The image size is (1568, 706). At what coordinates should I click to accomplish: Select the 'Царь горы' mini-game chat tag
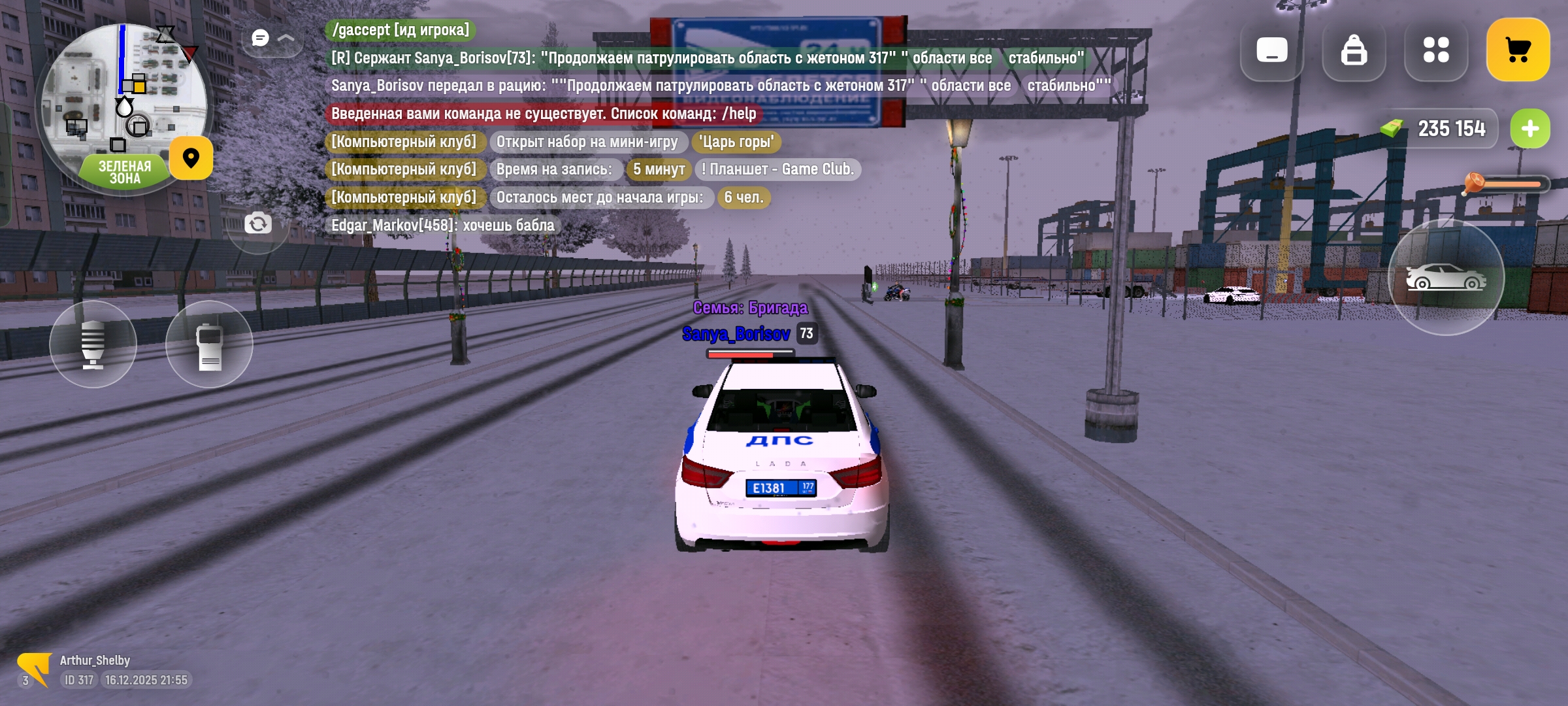click(736, 142)
